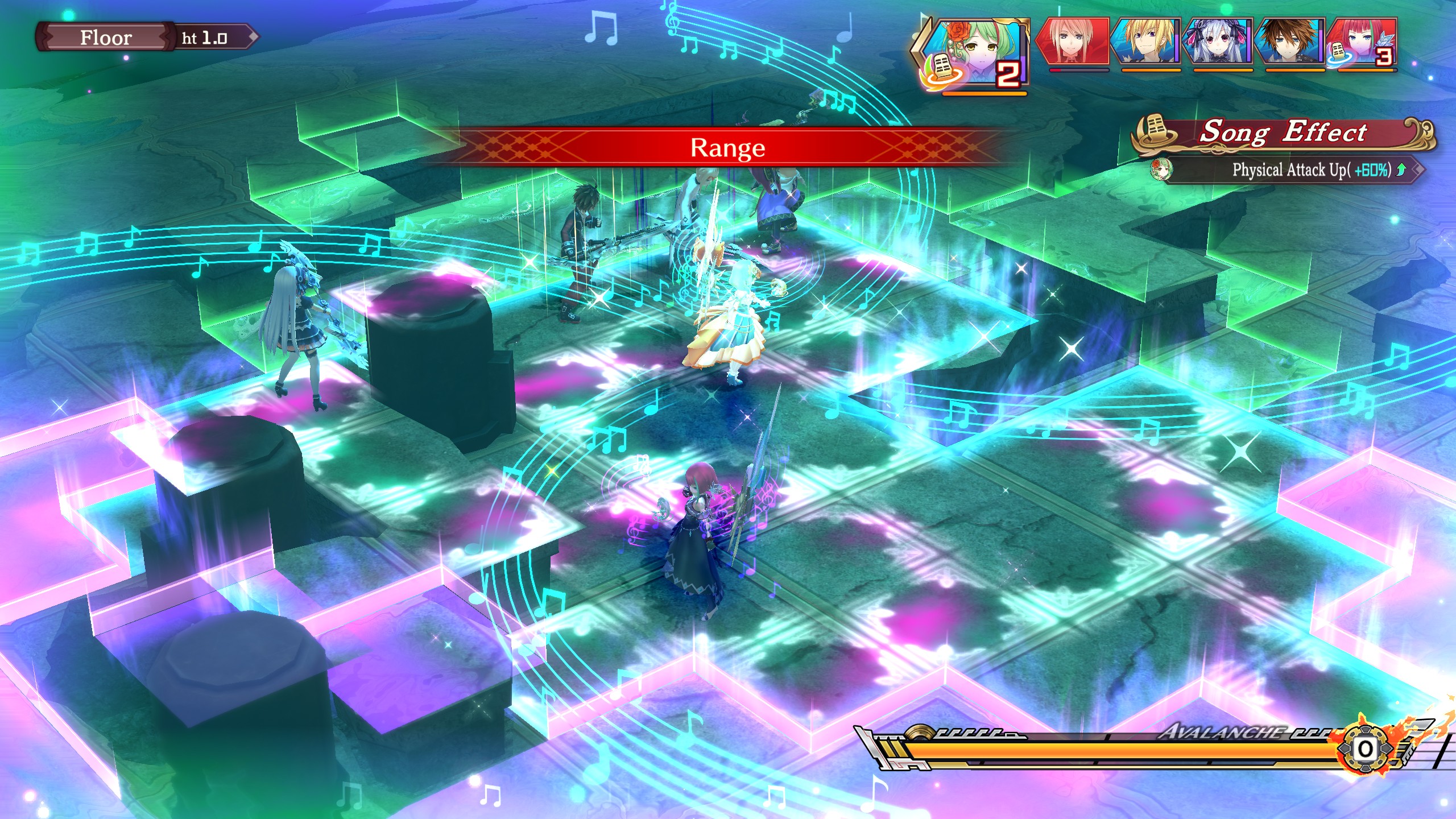Image resolution: width=1456 pixels, height=819 pixels.
Task: Choose the blonde character's turn order portrait
Action: (x=1145, y=41)
